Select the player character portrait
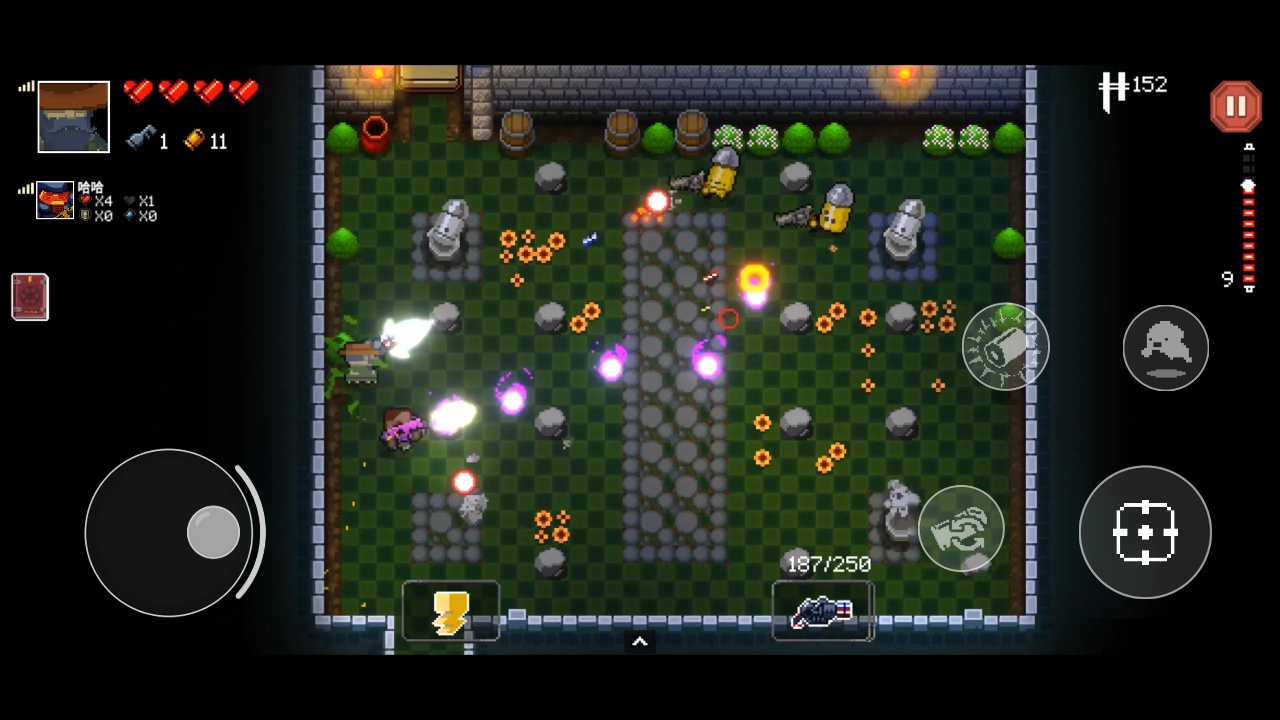 coord(73,117)
